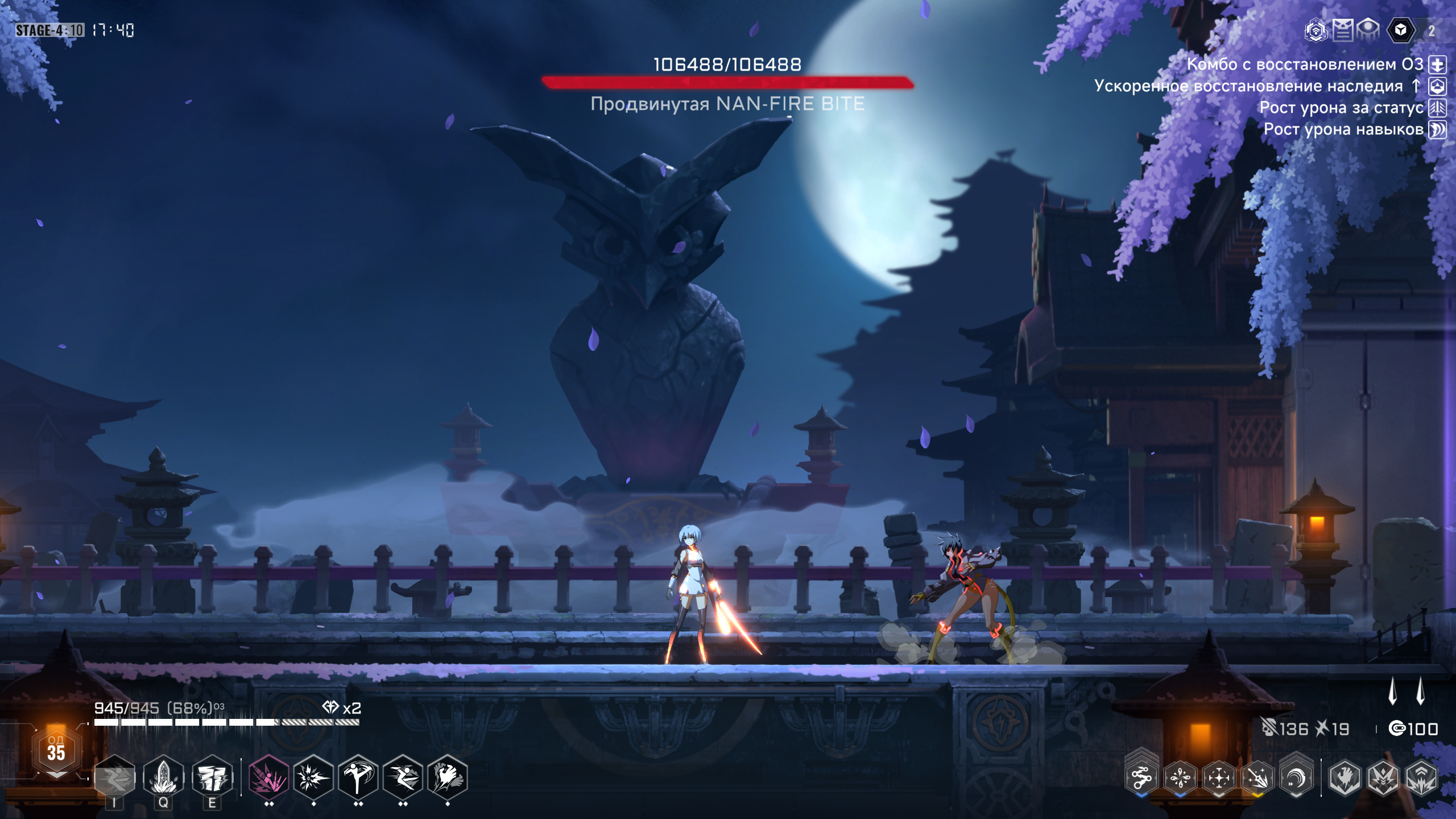Image resolution: width=1456 pixels, height=819 pixels.
Task: Select the clawed hand skill icon
Action: 448,777
